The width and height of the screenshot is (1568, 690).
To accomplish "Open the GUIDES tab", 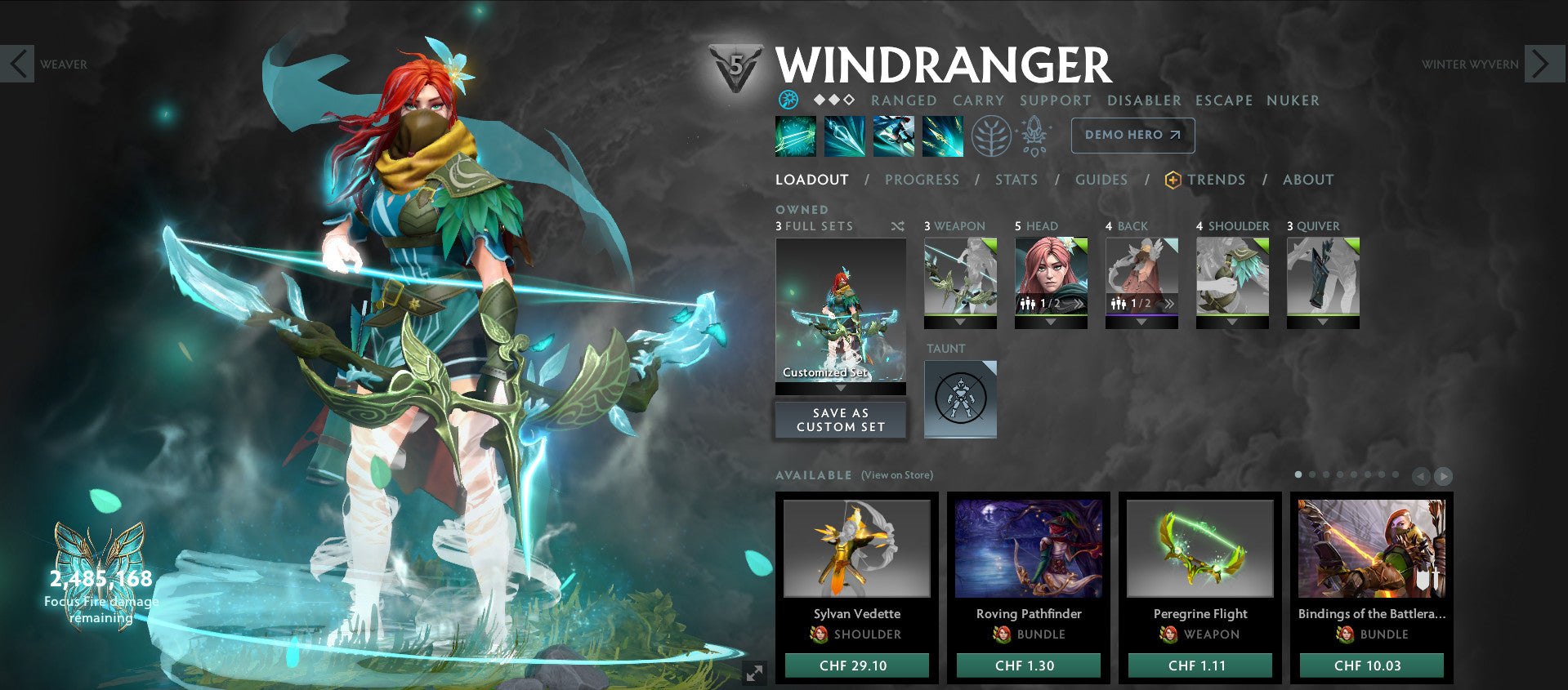I will [x=1101, y=180].
